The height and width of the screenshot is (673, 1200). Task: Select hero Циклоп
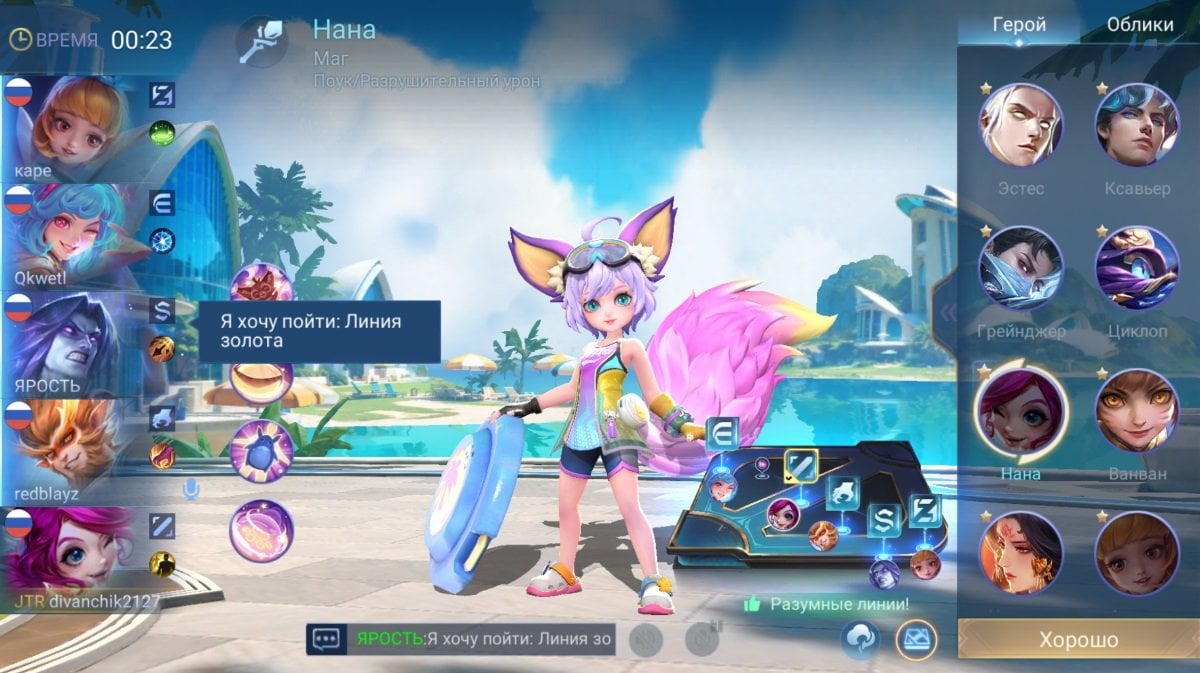click(x=1137, y=268)
